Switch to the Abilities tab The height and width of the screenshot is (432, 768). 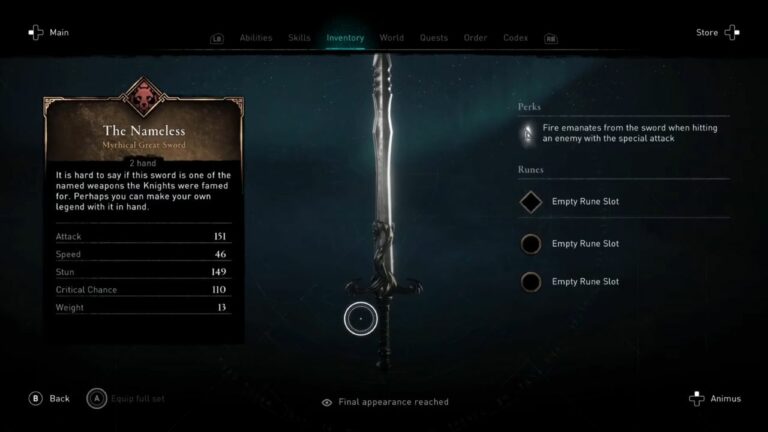click(x=256, y=38)
